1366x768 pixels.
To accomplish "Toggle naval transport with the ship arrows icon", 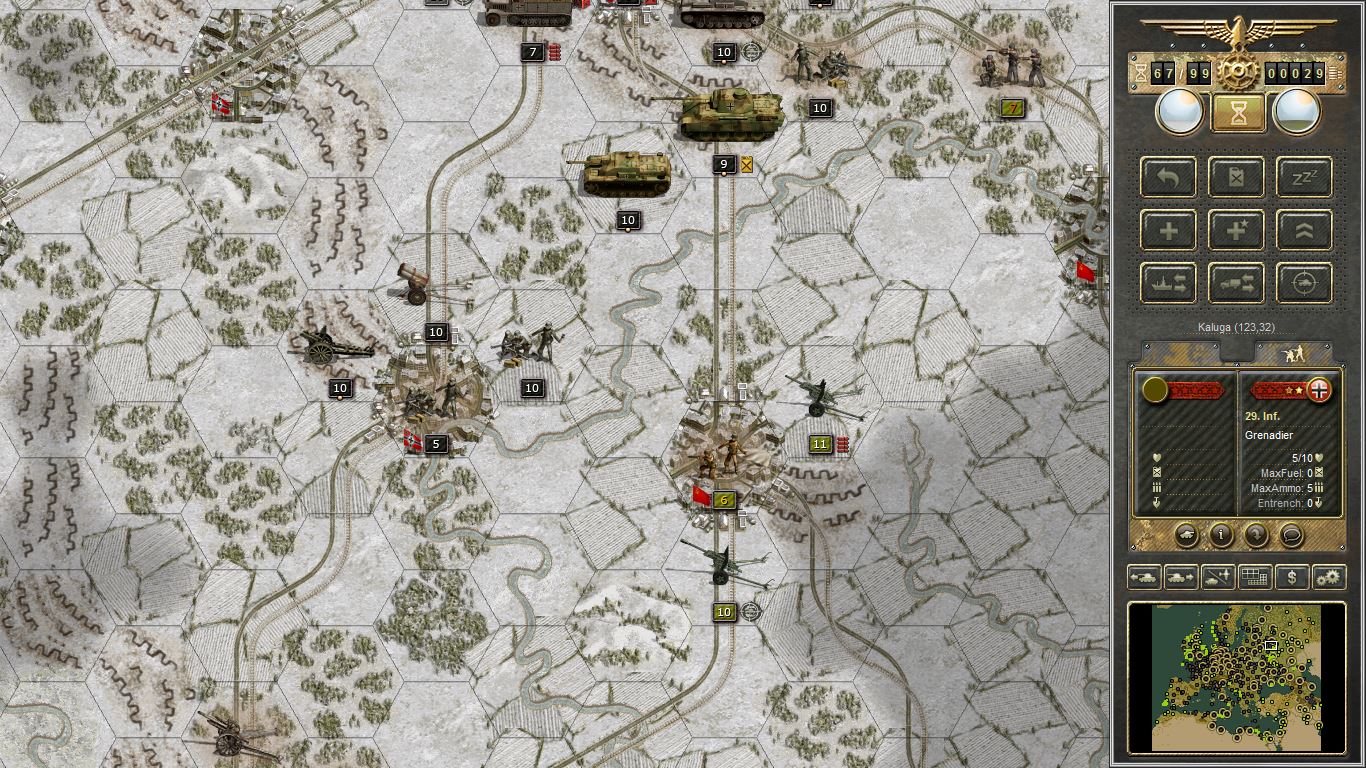I will 1168,283.
